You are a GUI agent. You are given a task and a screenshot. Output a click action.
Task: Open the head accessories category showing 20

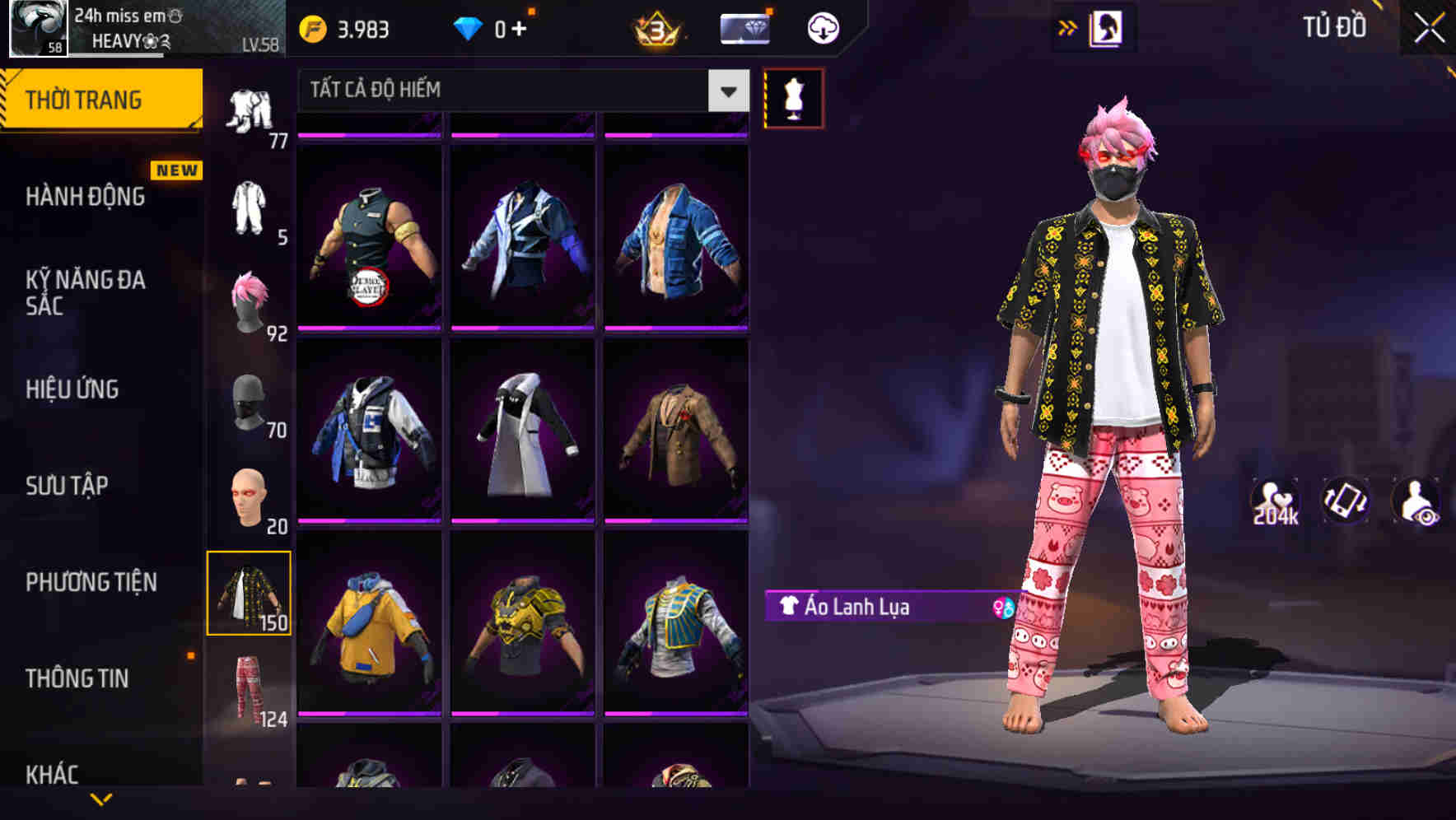(251, 496)
